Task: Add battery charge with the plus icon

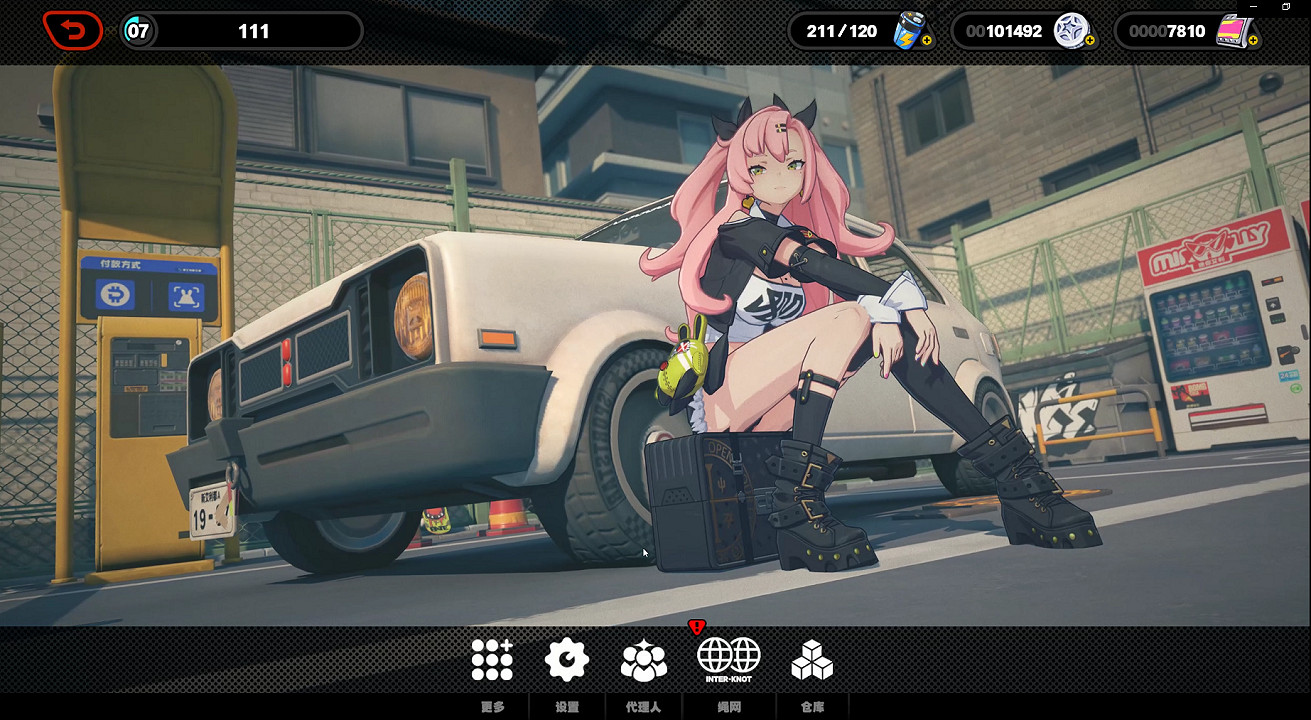Action: [927, 41]
